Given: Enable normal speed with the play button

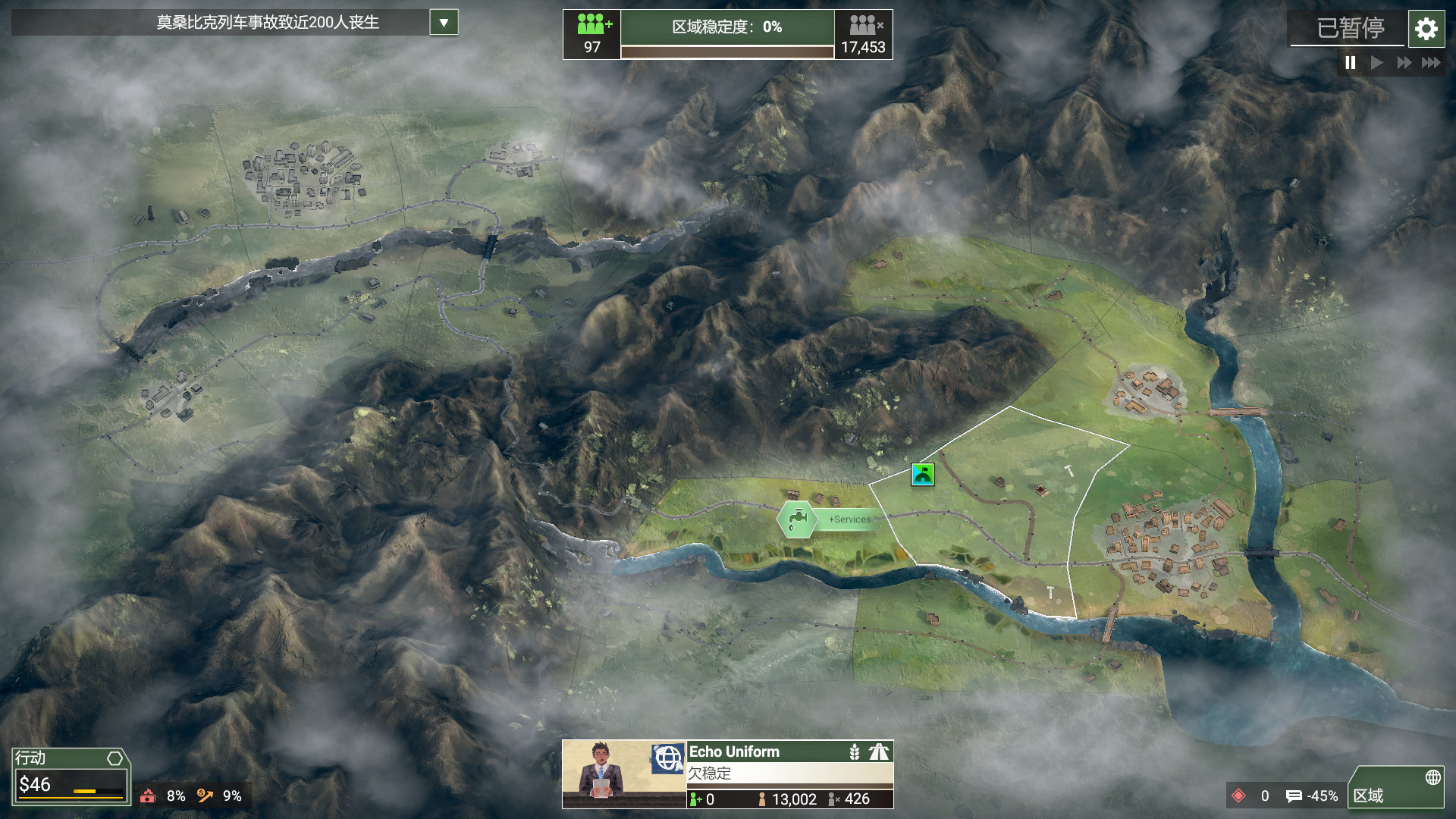Looking at the screenshot, I should point(1377,64).
